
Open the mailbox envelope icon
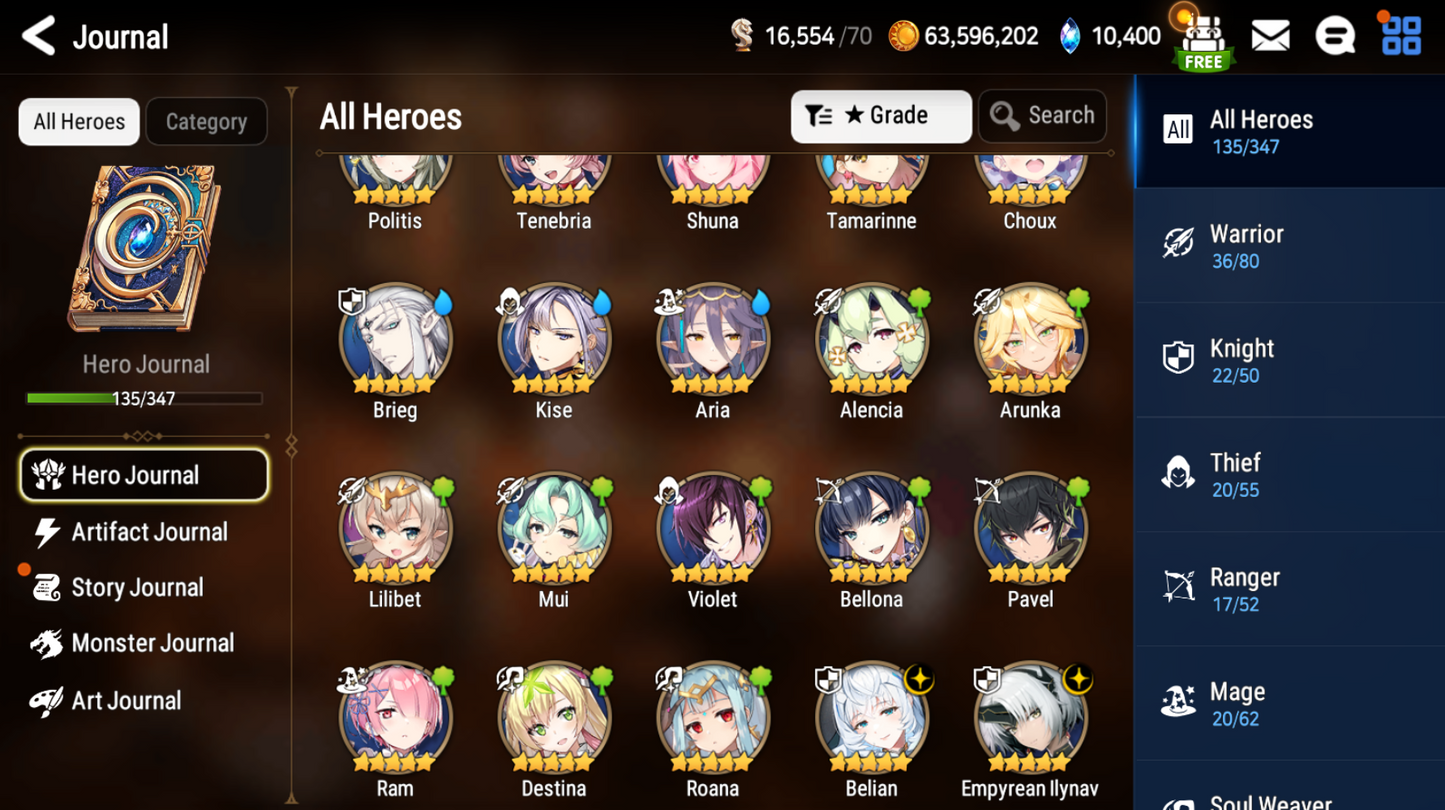(1270, 37)
